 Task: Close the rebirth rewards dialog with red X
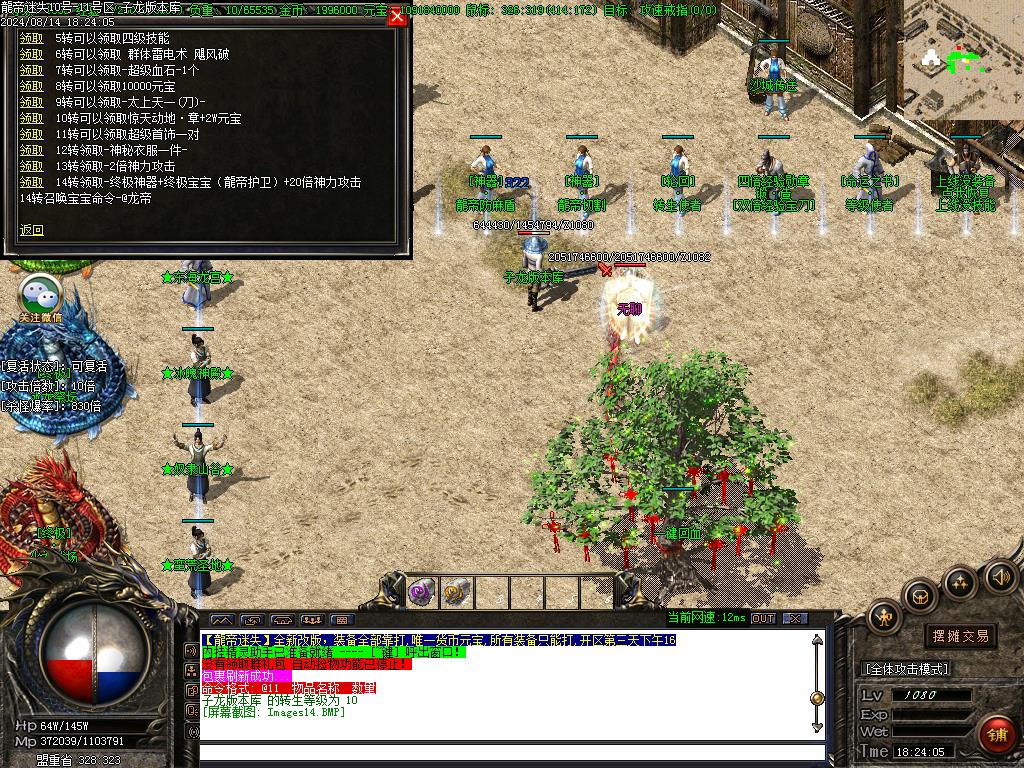coord(397,16)
